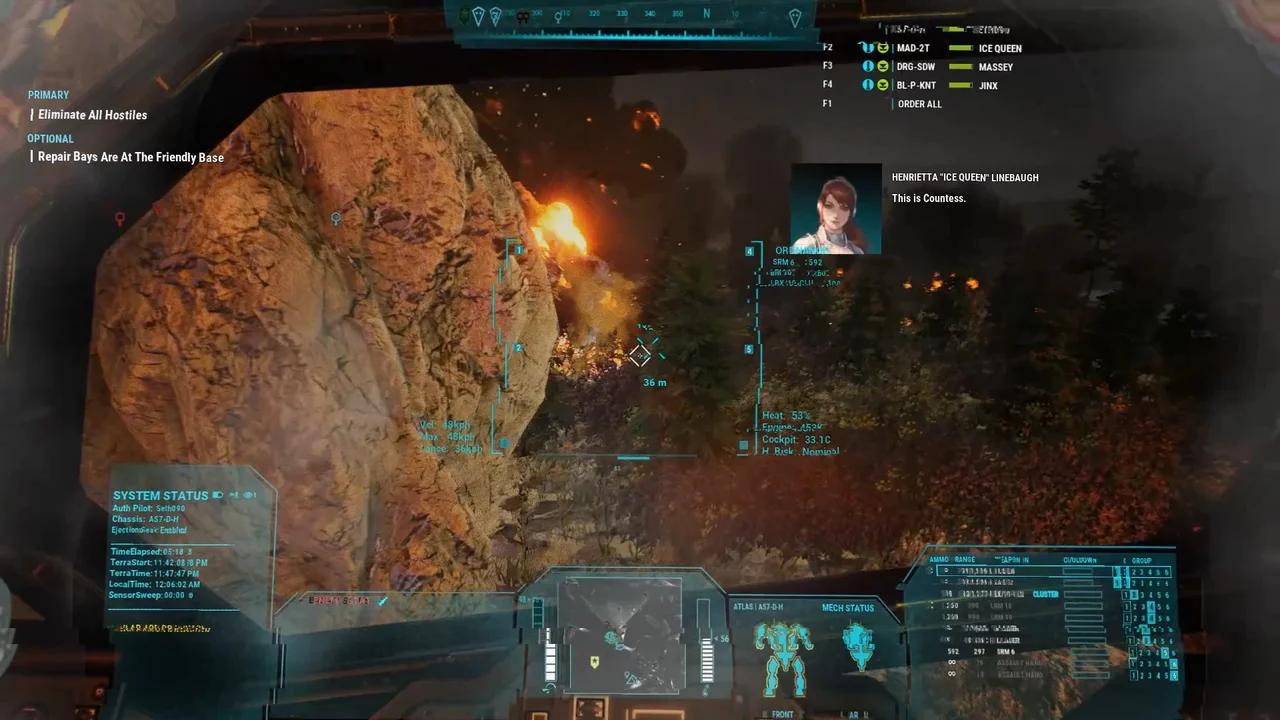Image resolution: width=1280 pixels, height=720 pixels.
Task: Click the skull icon next to DRG-SDW
Action: click(883, 66)
